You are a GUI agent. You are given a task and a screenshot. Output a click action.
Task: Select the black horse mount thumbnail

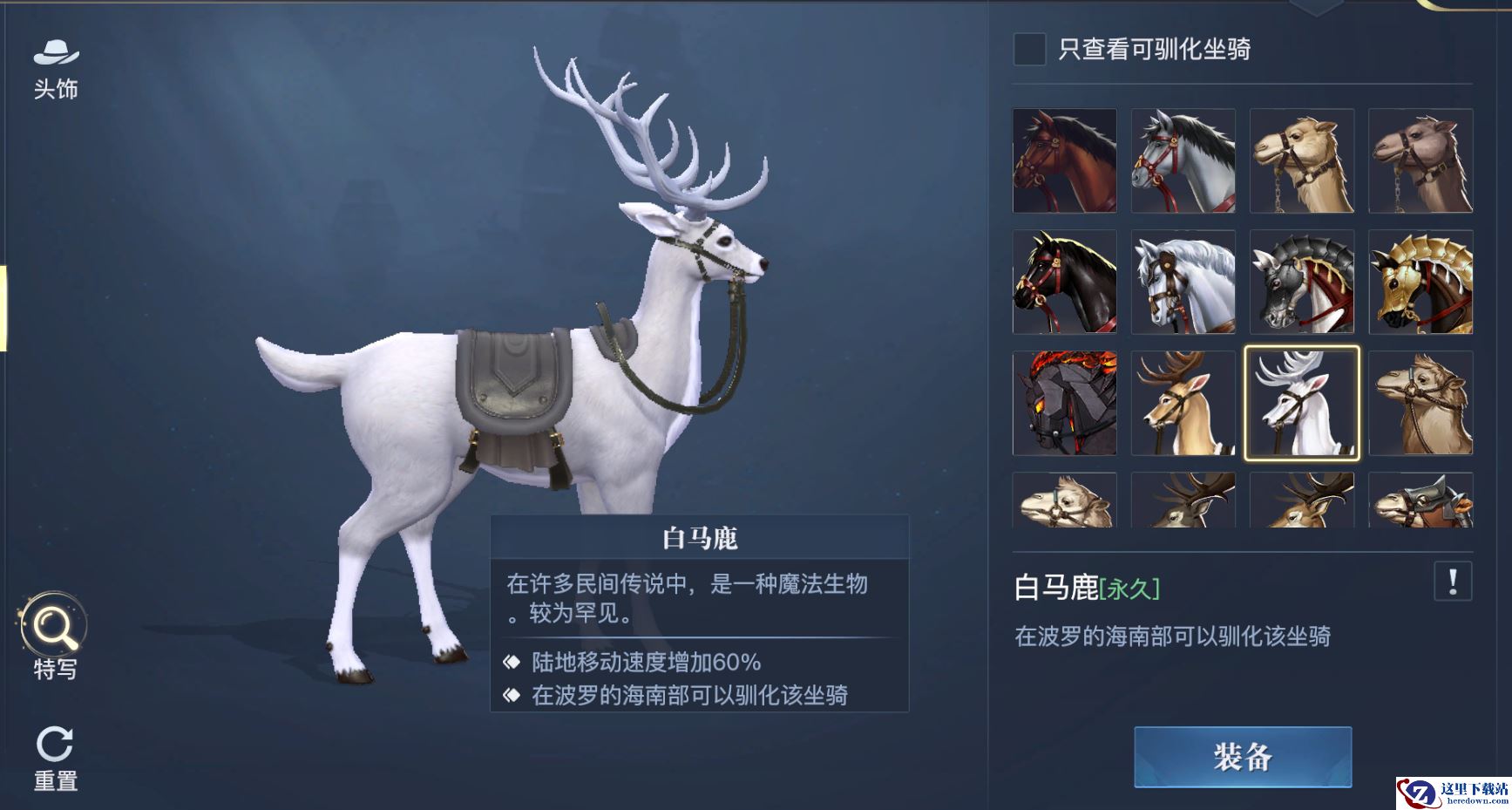coord(1064,282)
